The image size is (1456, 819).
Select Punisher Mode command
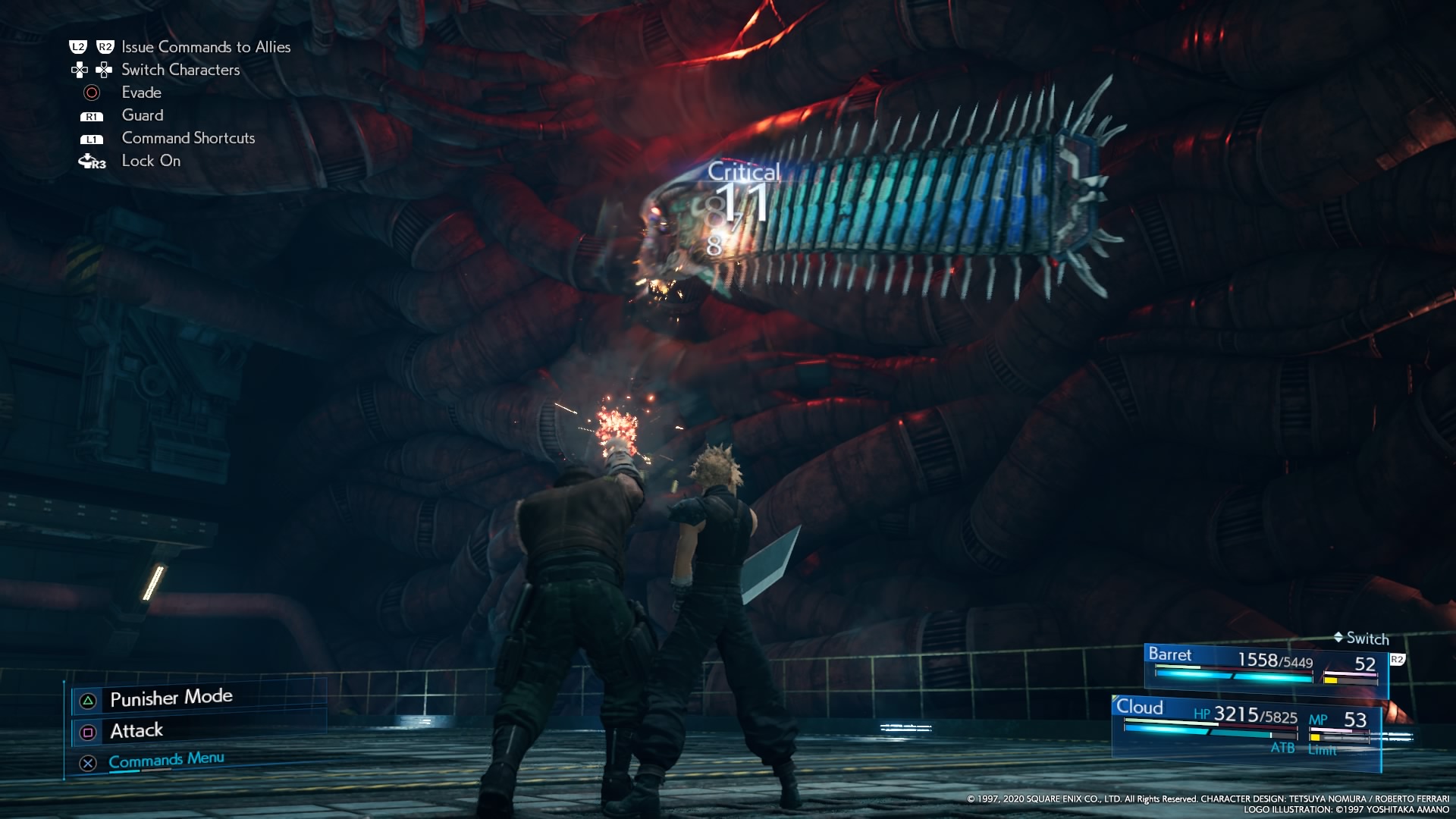[x=171, y=698]
